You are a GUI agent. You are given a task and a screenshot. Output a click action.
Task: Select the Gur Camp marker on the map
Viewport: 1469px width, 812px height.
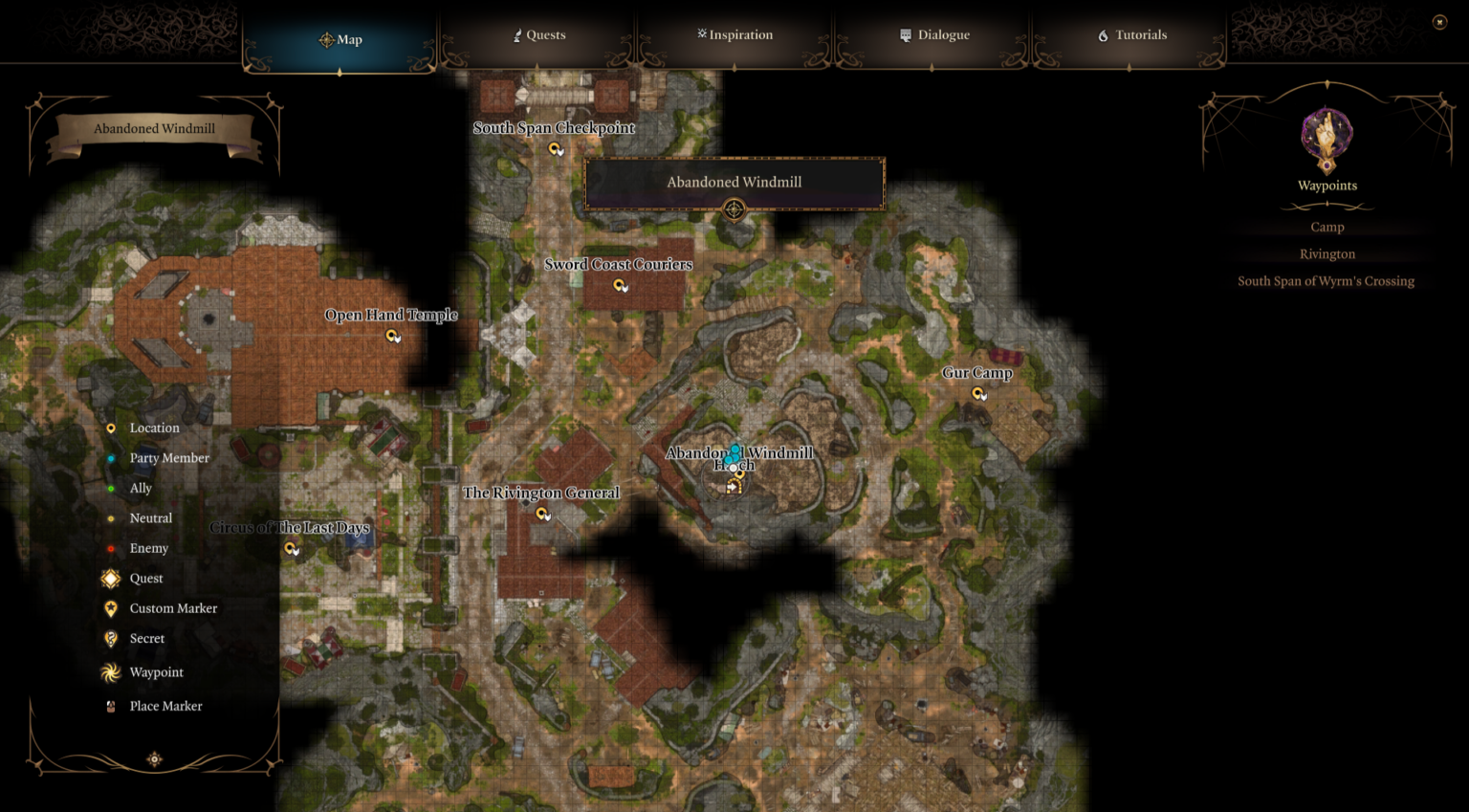[977, 393]
